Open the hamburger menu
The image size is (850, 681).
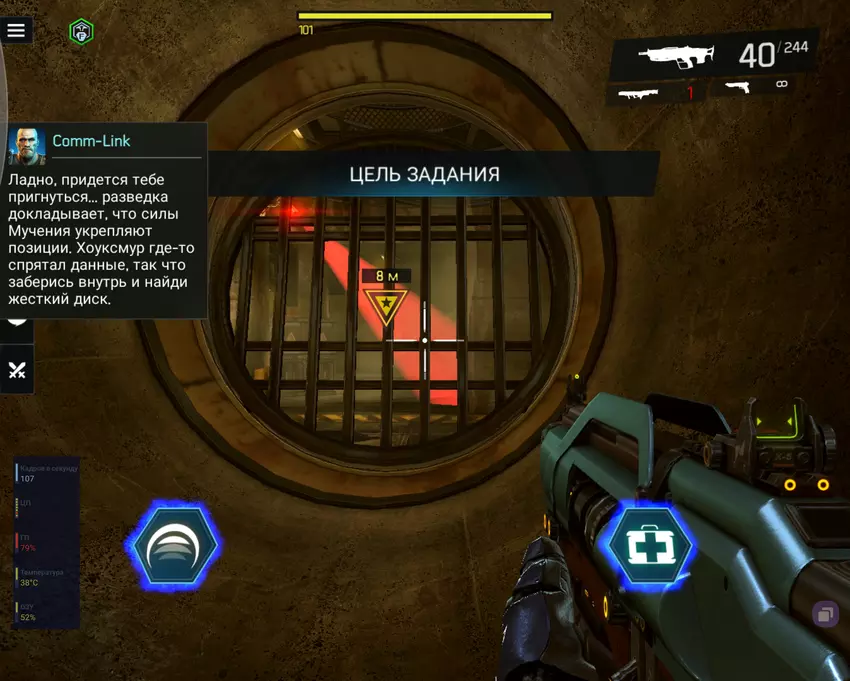[x=16, y=30]
